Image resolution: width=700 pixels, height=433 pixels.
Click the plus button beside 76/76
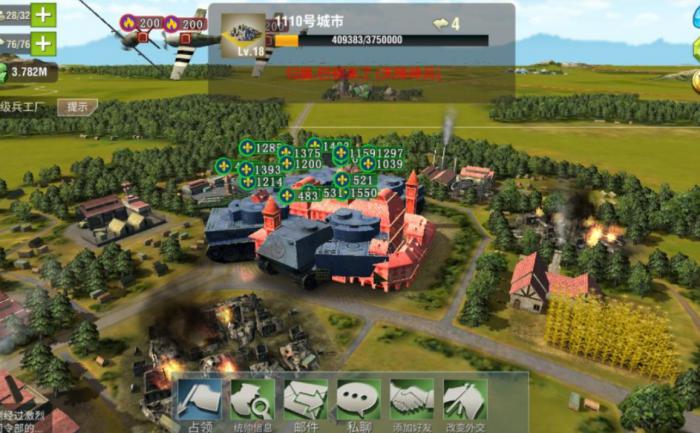click(x=43, y=43)
